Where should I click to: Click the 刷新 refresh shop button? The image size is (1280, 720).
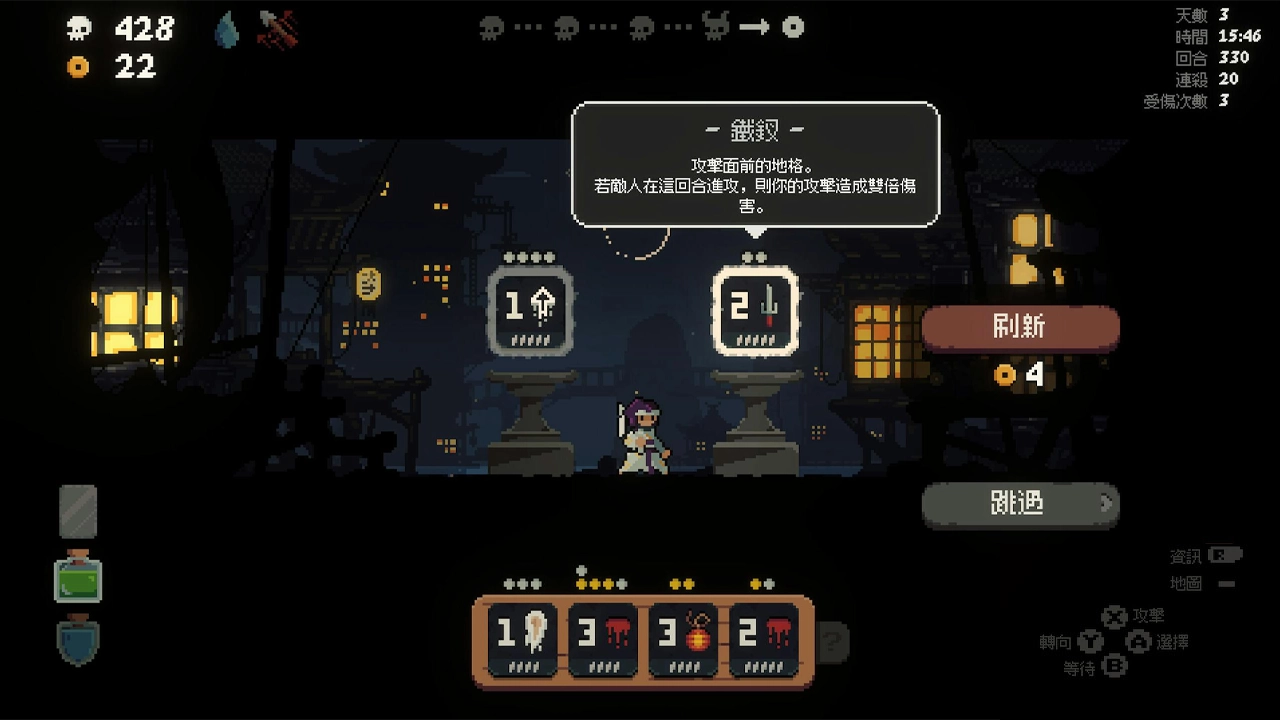tap(1020, 327)
